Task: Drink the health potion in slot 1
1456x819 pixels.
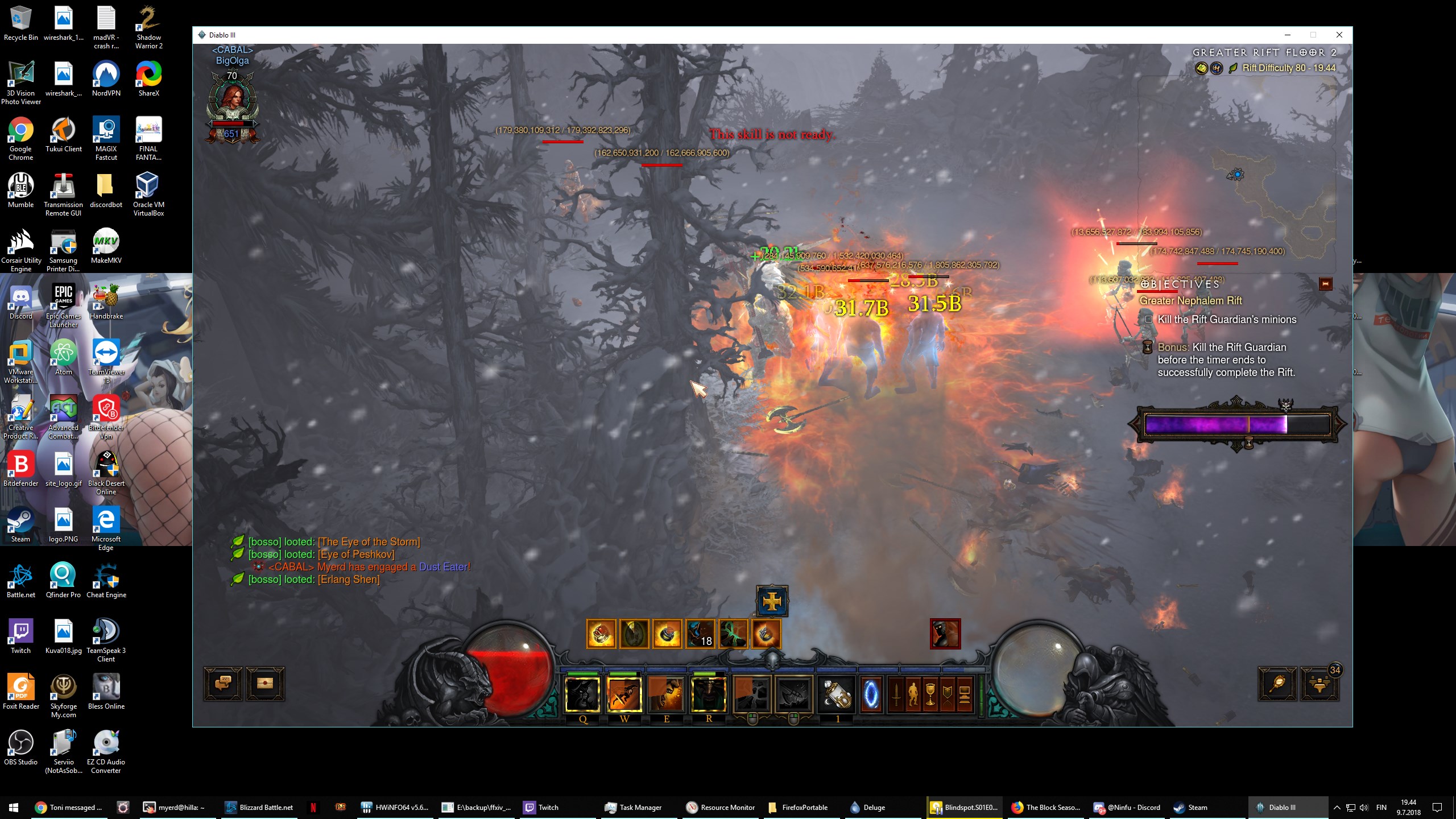Action: [837, 694]
